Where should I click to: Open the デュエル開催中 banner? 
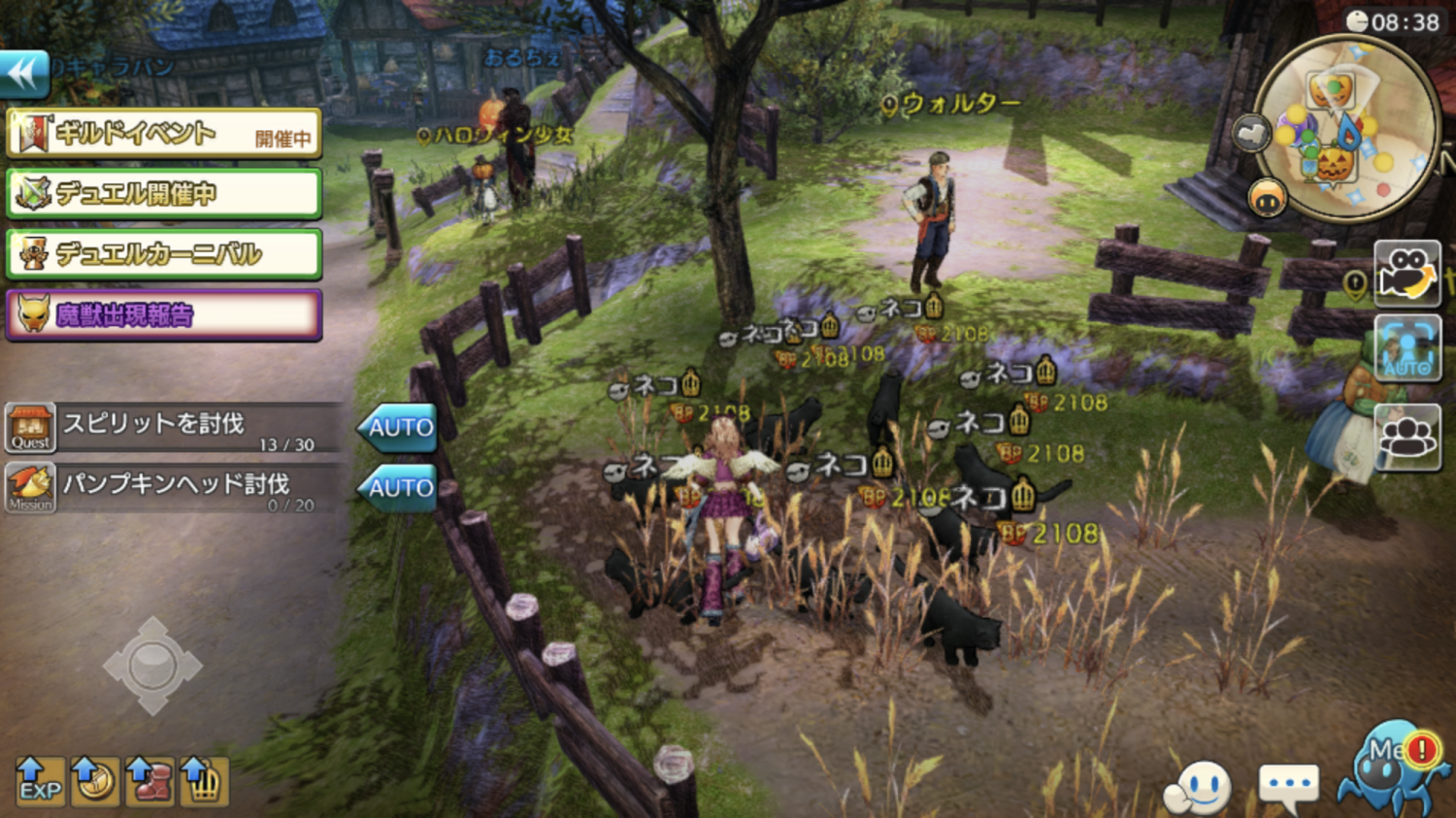coord(163,193)
